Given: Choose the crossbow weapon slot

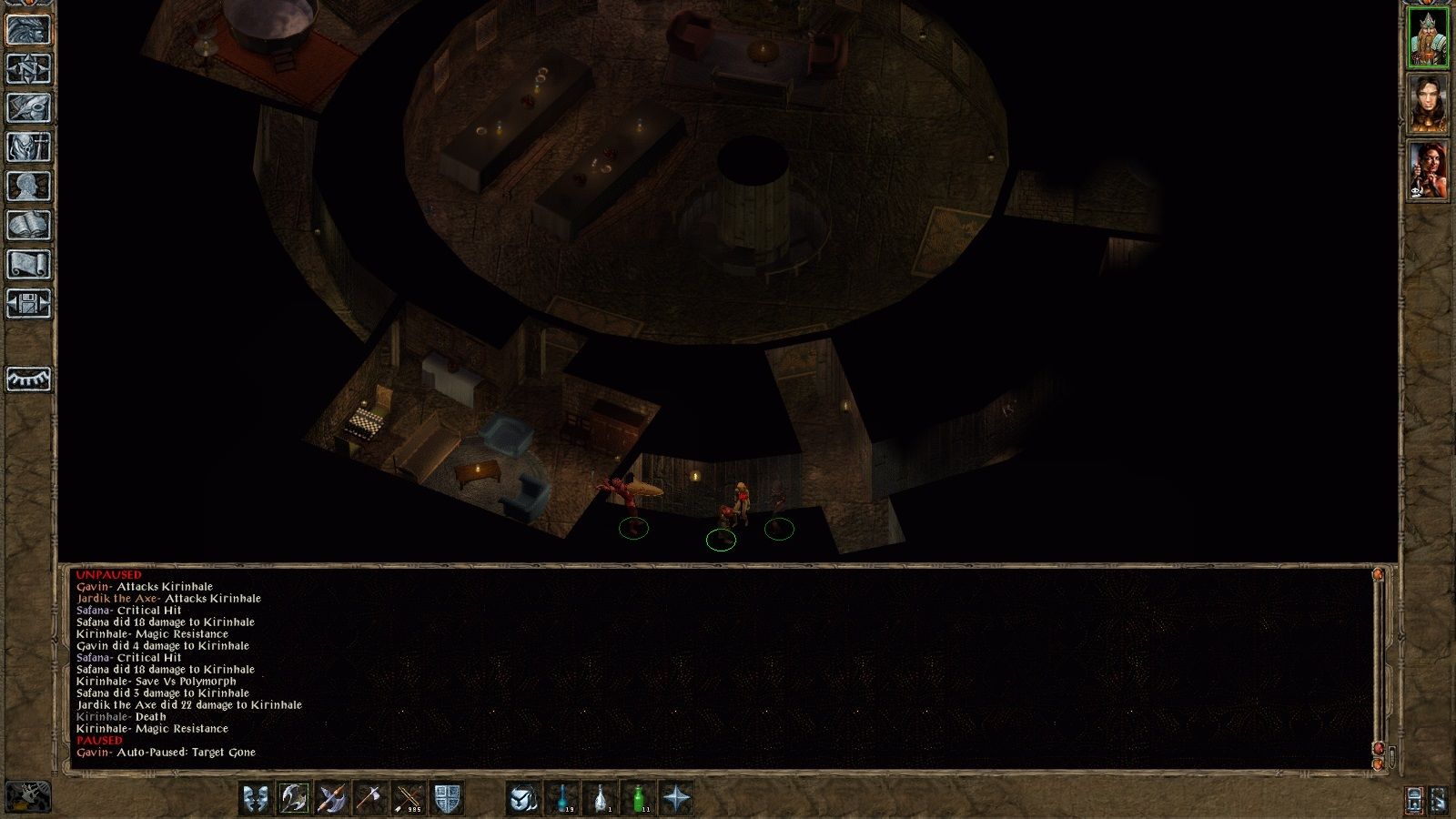Looking at the screenshot, I should 332,798.
